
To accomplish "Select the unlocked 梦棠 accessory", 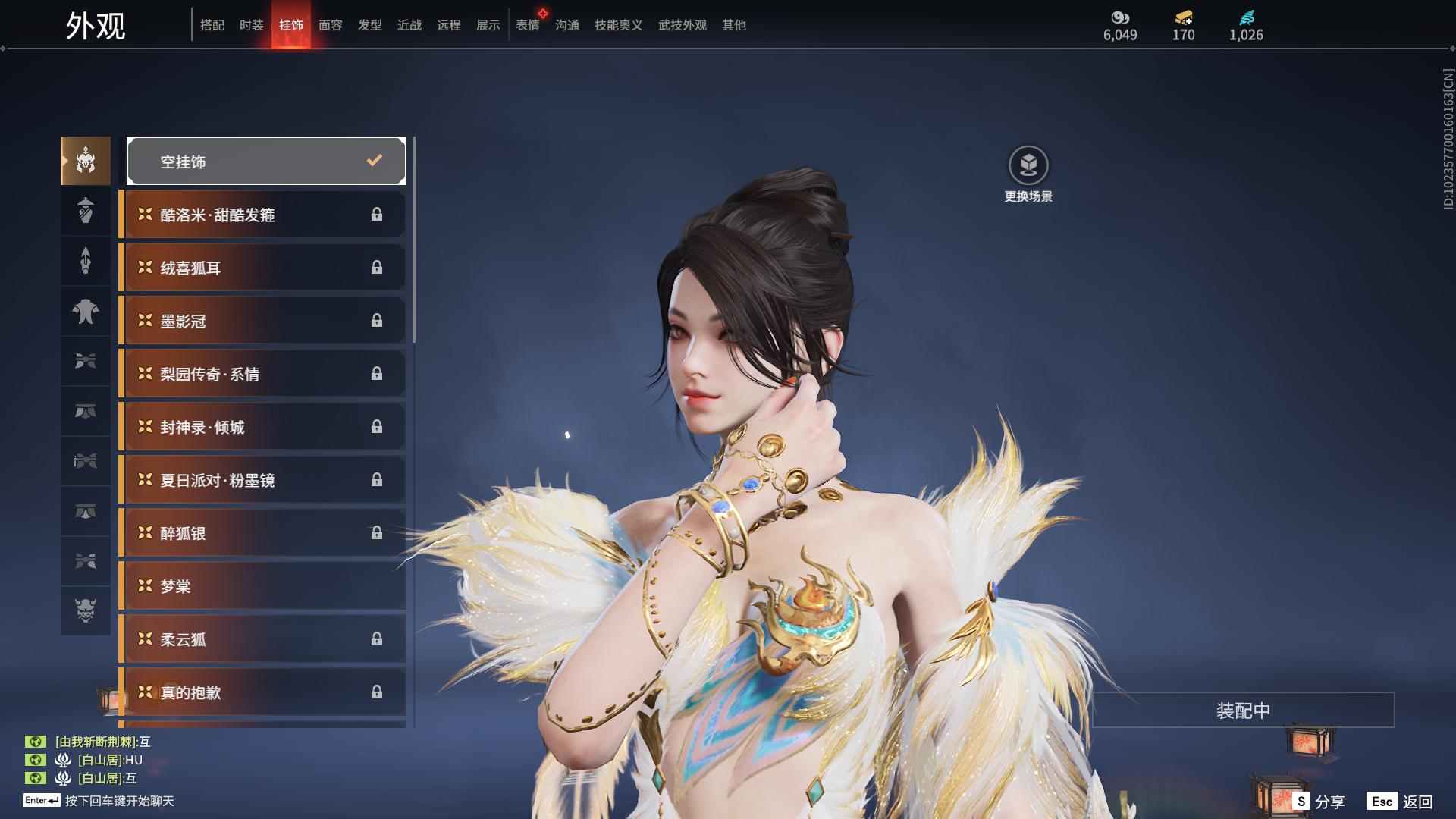I will pyautogui.click(x=263, y=586).
